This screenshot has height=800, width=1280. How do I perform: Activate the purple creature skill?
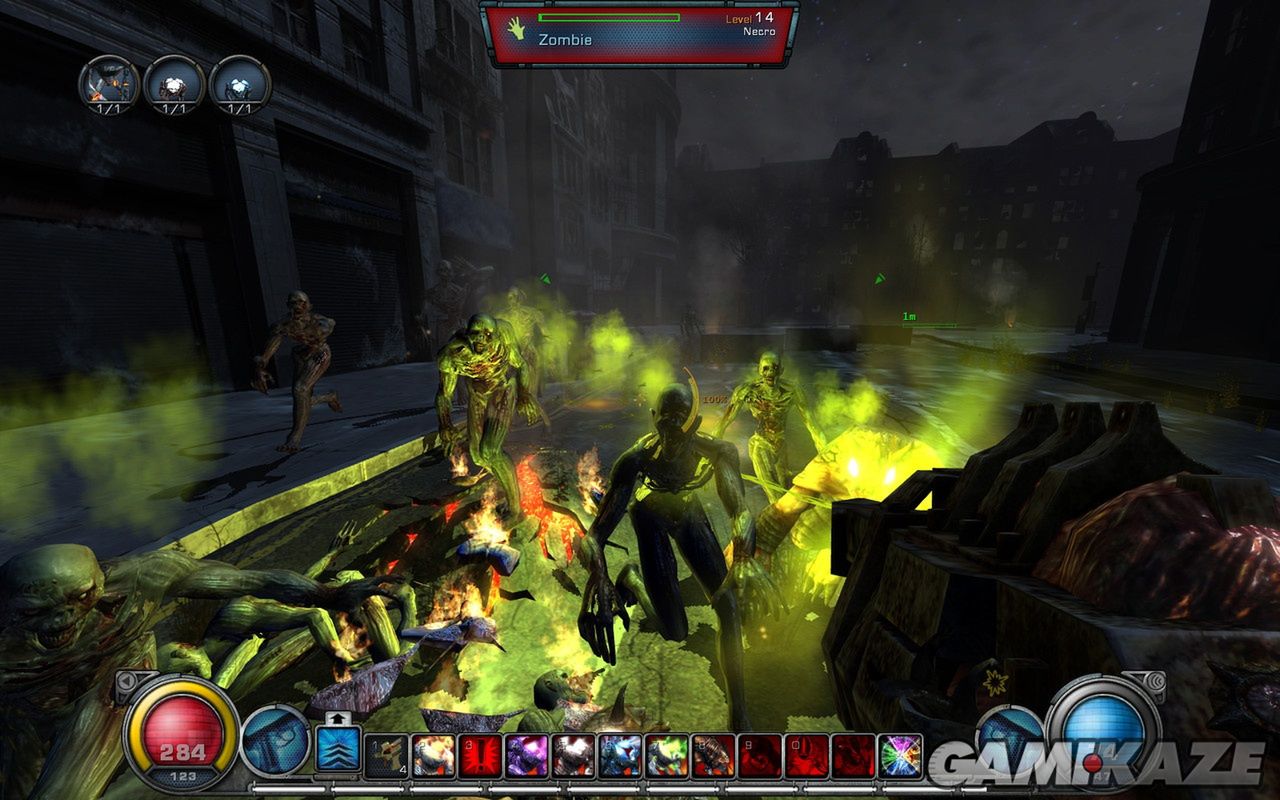526,756
